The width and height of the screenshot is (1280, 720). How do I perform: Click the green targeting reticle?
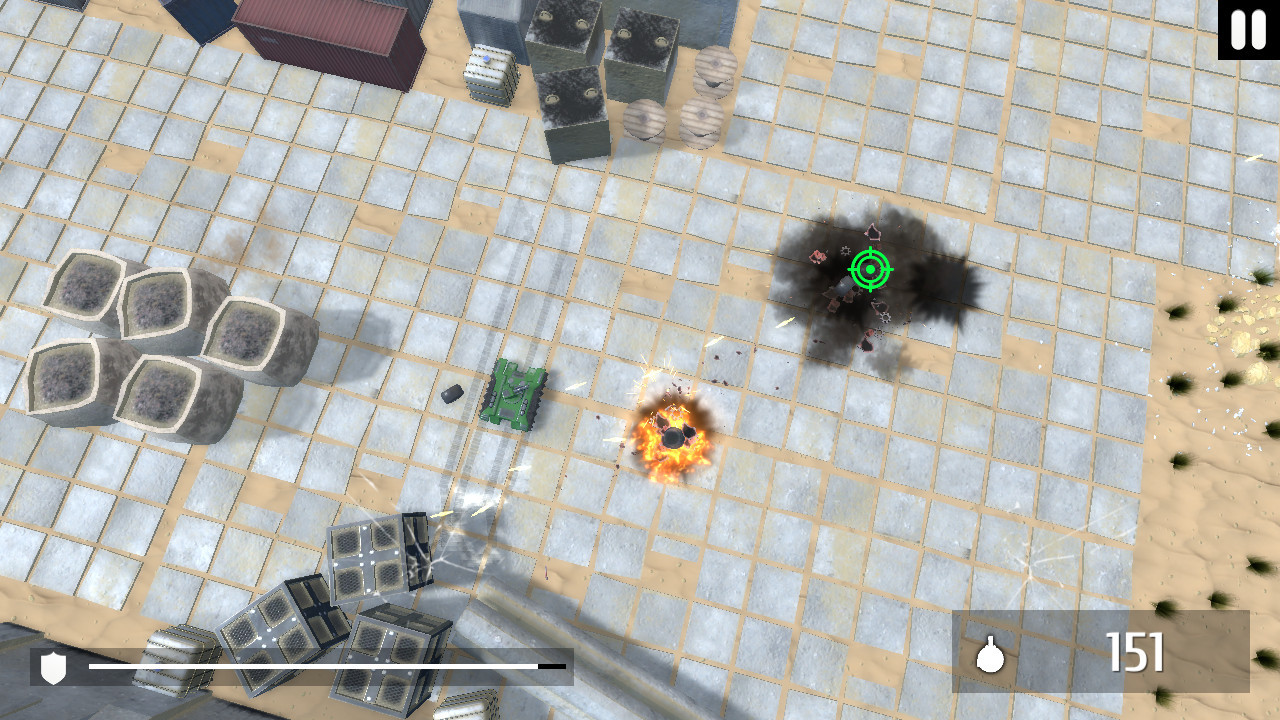pos(869,269)
